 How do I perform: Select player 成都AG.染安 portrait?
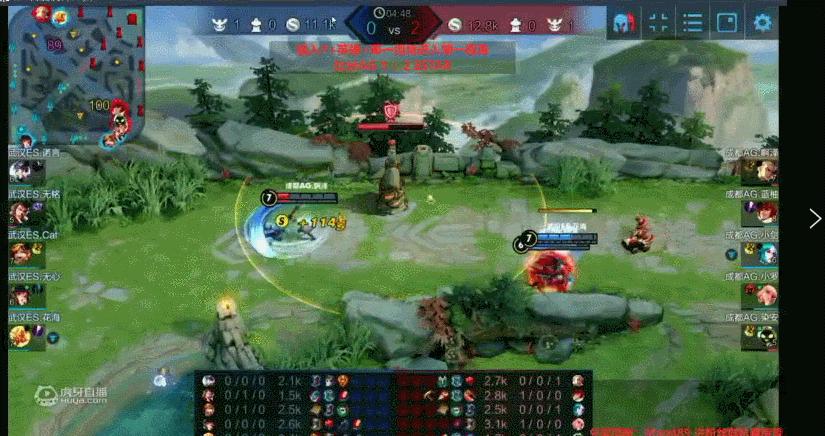tap(766, 336)
